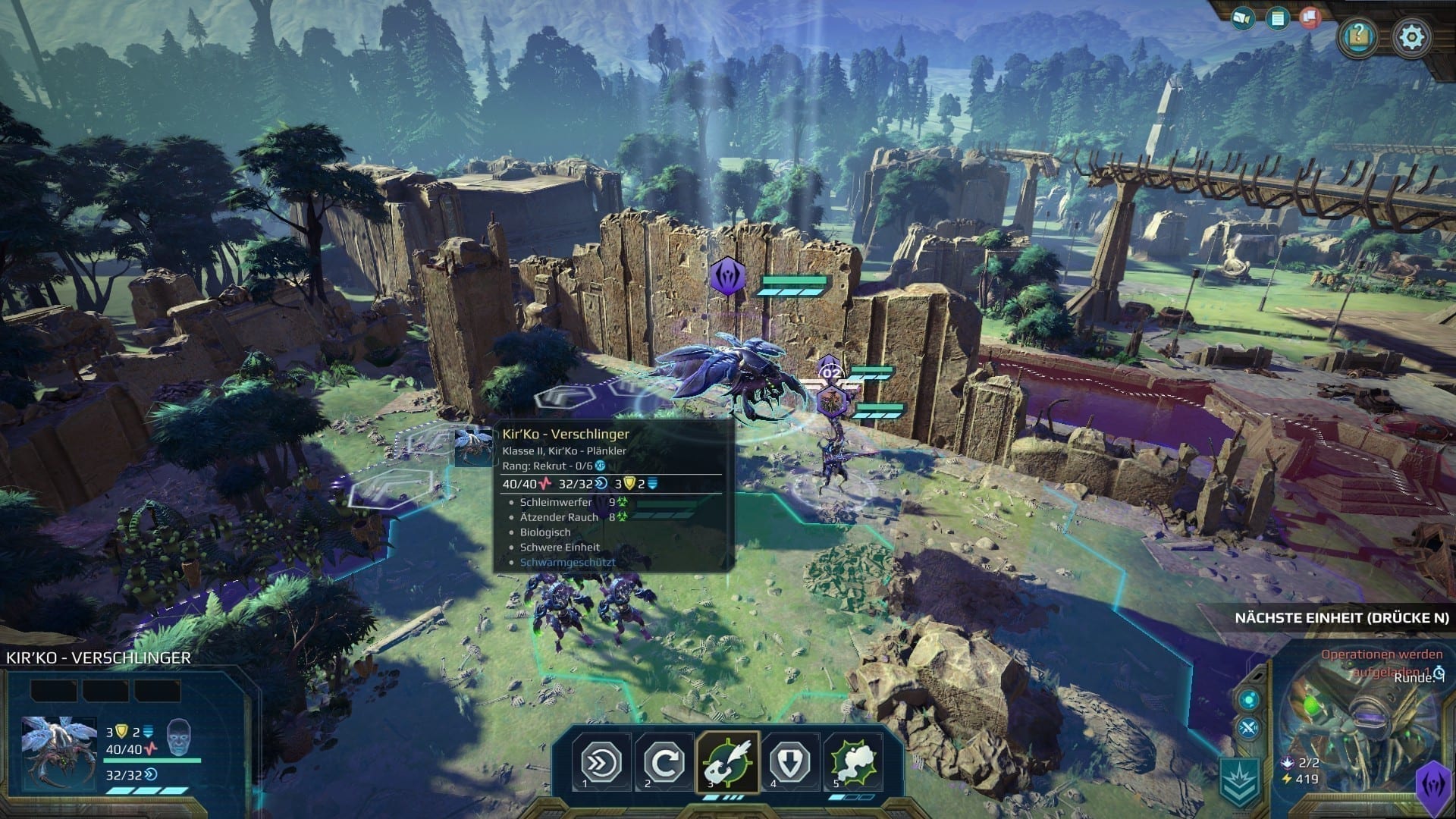Toggle the camera view icon

coord(1242,18)
